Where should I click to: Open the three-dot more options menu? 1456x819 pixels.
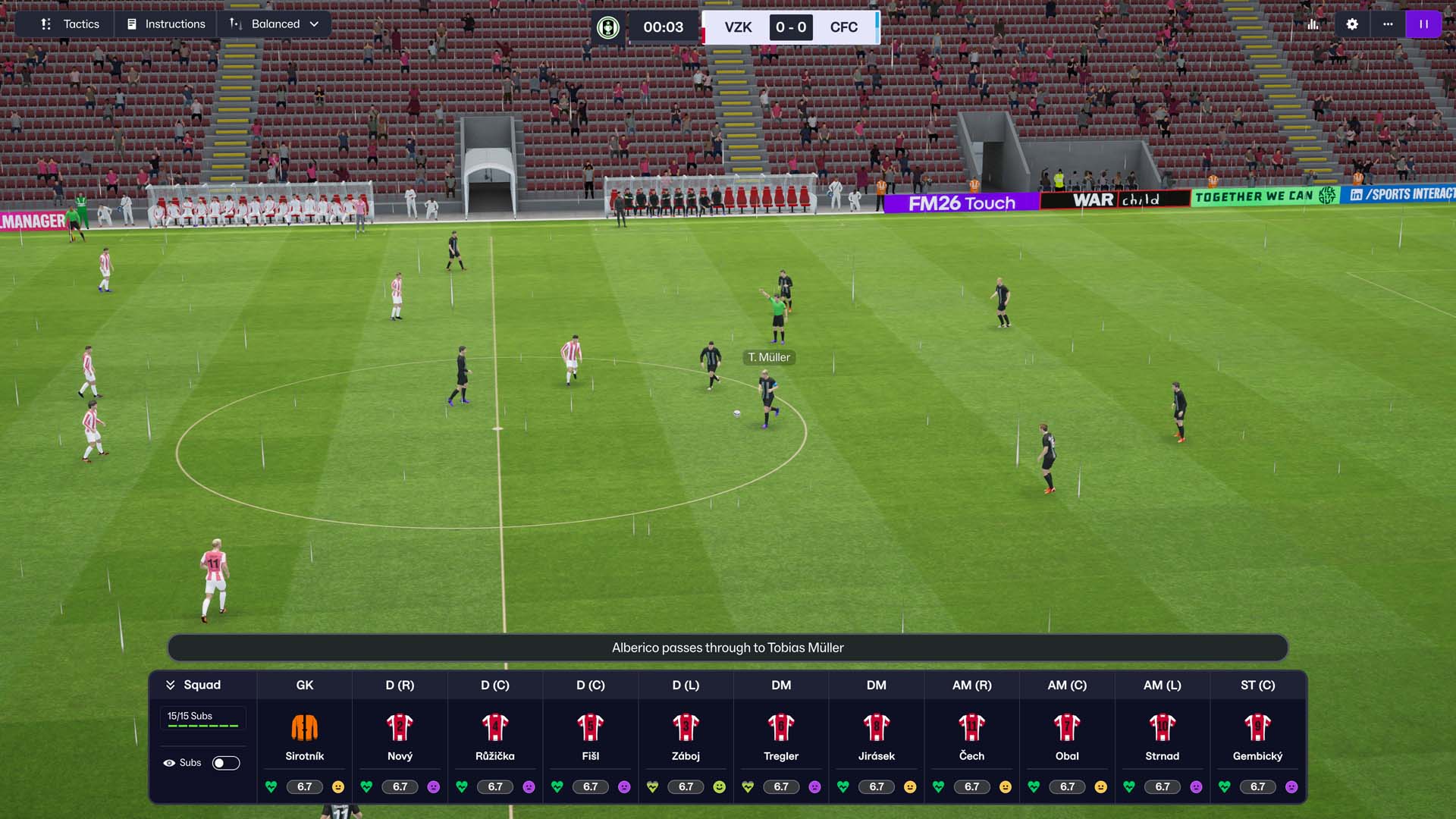tap(1388, 24)
